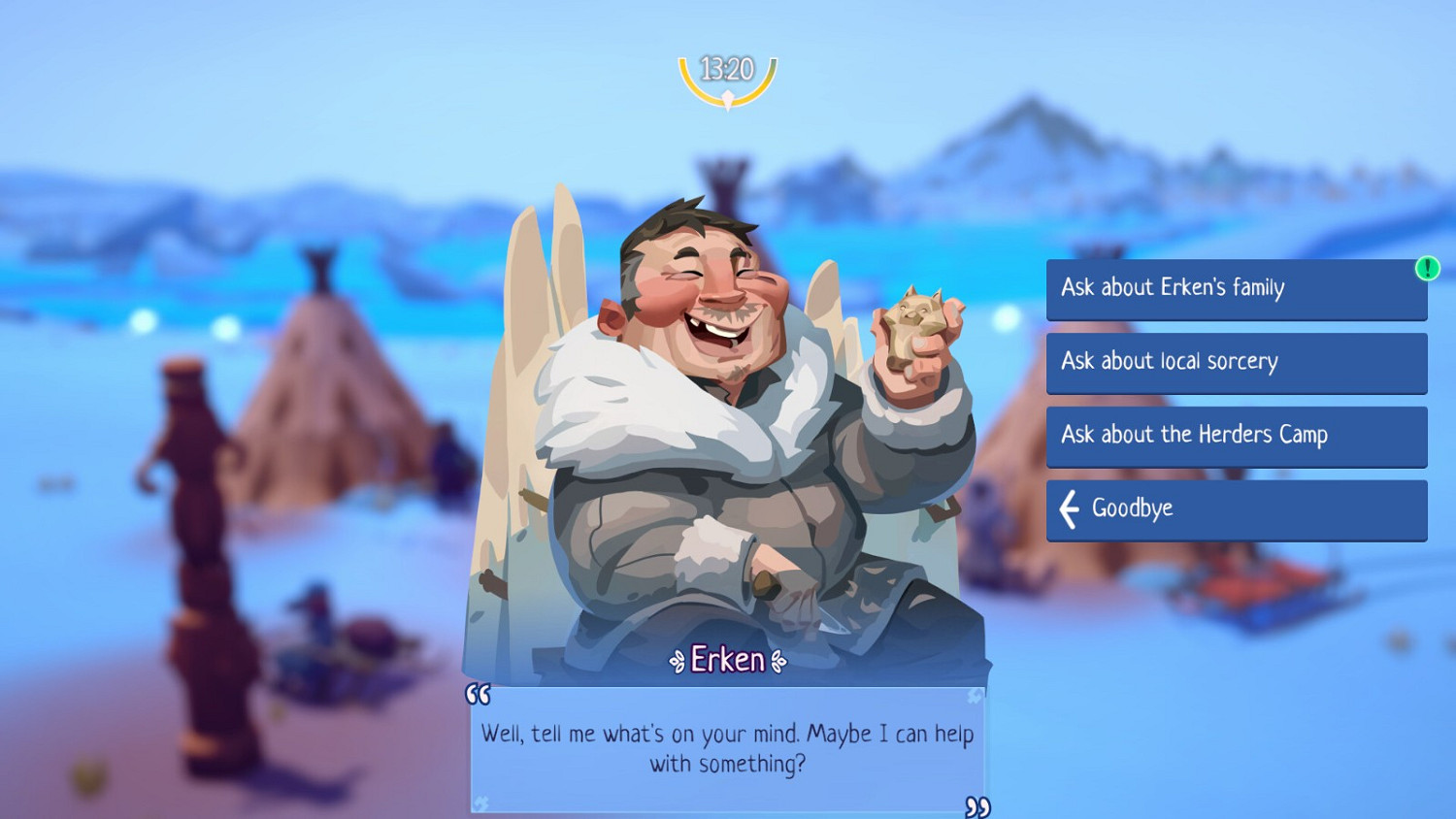Click the left floral flourish beside Erken's name
The image size is (1456, 819).
(678, 661)
